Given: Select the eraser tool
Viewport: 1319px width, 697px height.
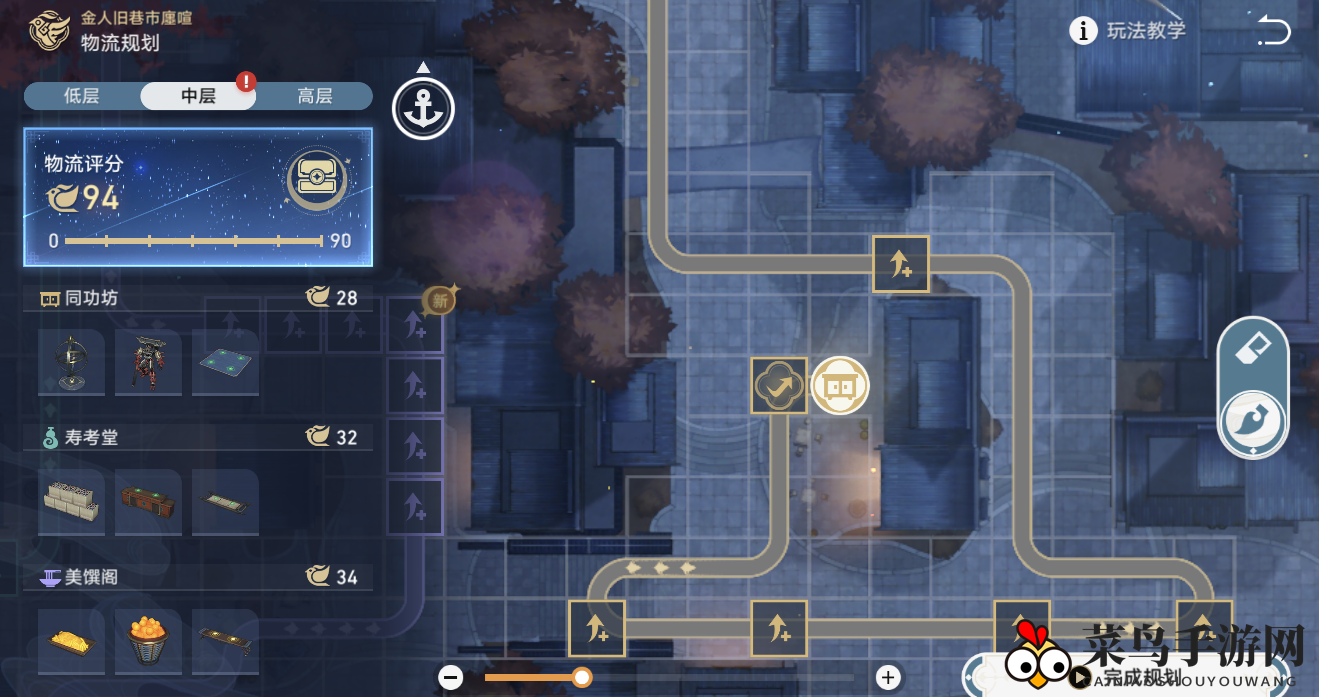Looking at the screenshot, I should coord(1253,350).
